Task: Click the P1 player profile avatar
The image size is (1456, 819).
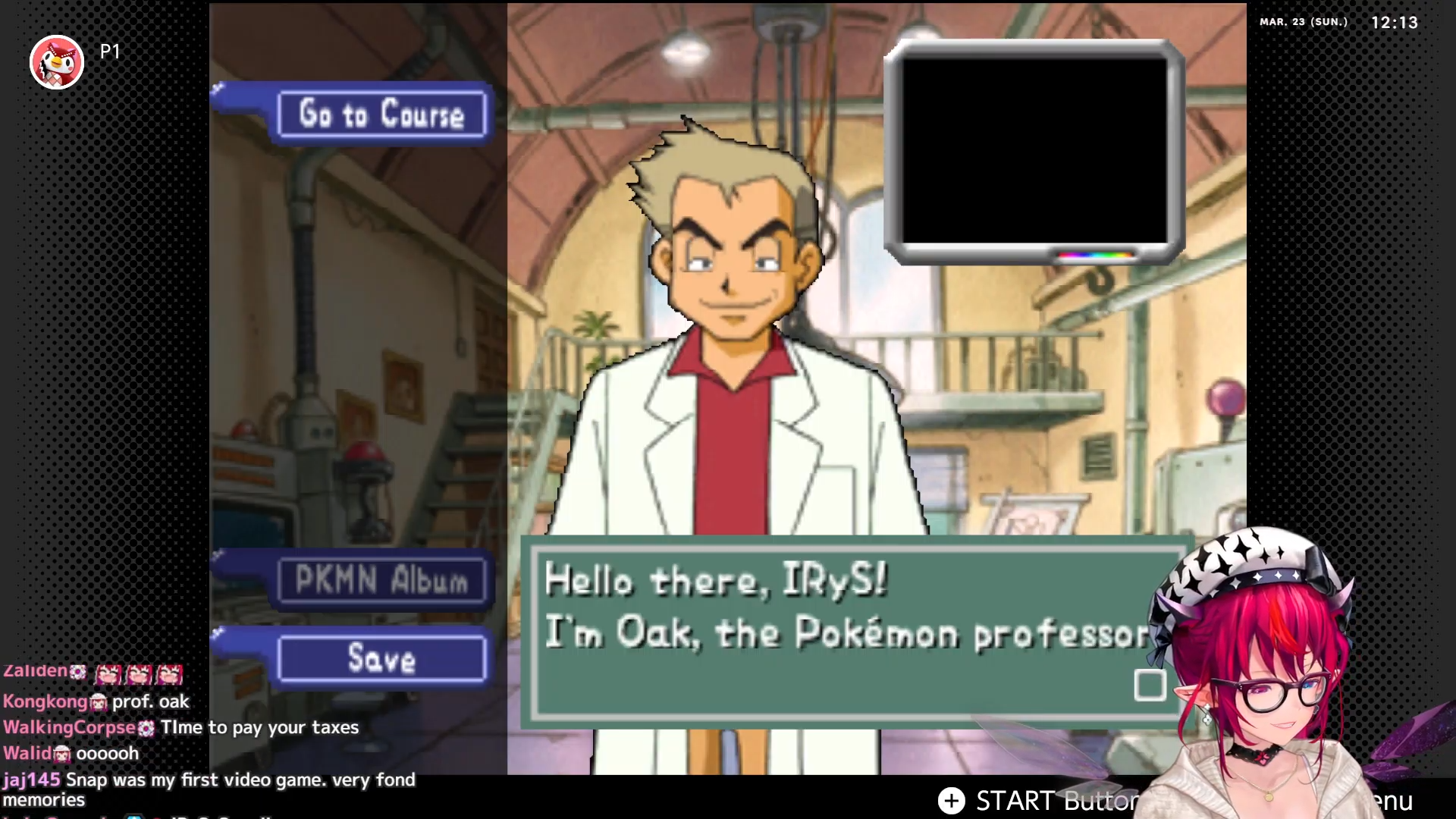Action: point(57,62)
